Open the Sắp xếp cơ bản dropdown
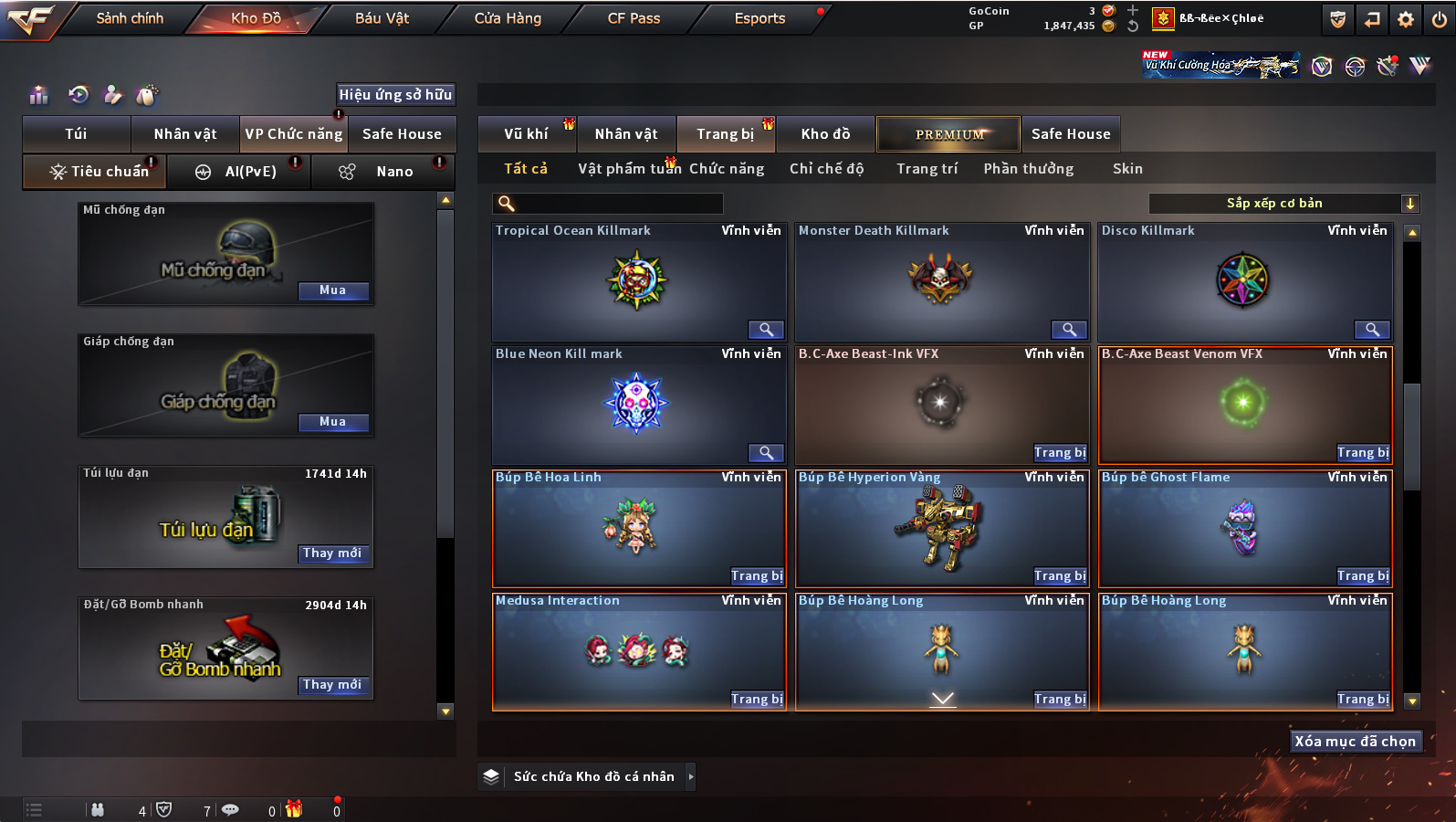Image resolution: width=1456 pixels, height=822 pixels. coord(1283,204)
